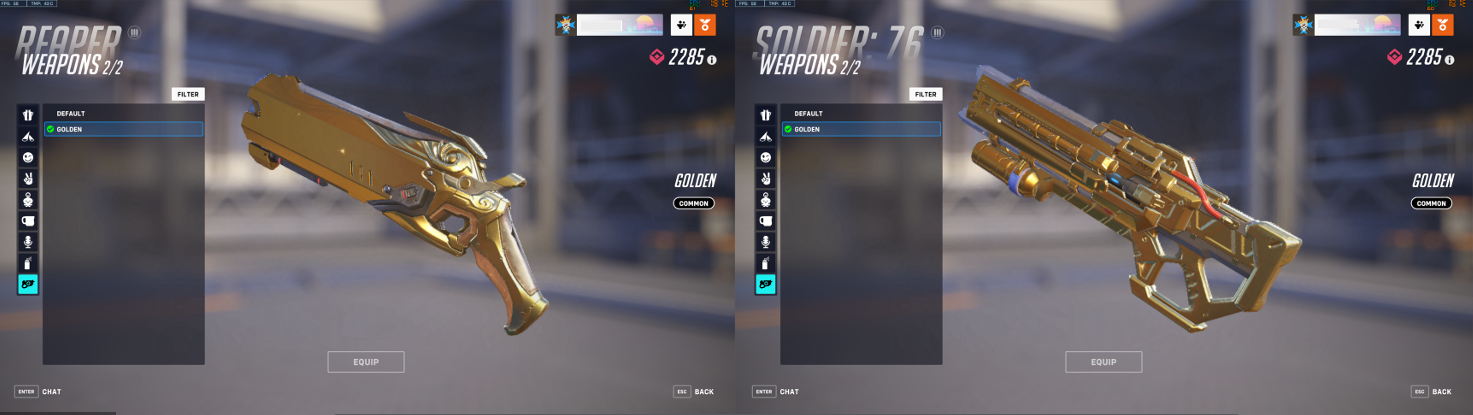Image resolution: width=1473 pixels, height=415 pixels.
Task: Open Soldier: 76's skins tab with jacket icon
Action: [x=766, y=116]
